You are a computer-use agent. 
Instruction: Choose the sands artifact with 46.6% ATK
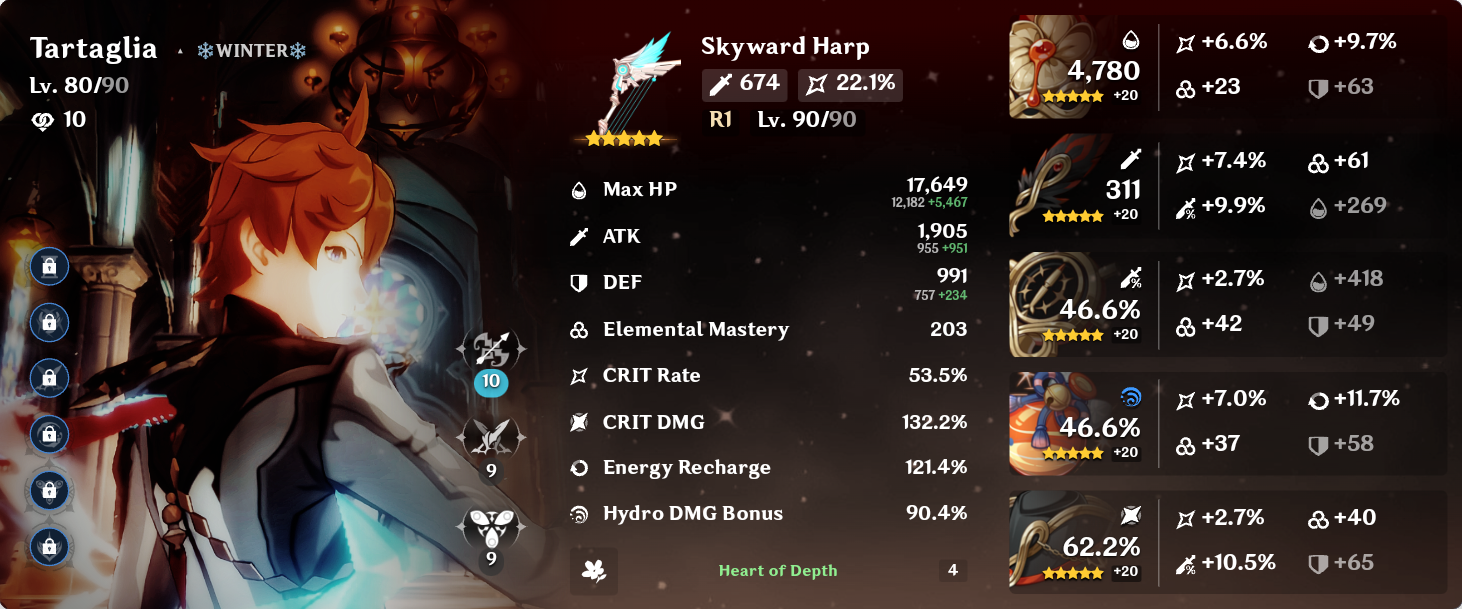pyautogui.click(x=1045, y=305)
